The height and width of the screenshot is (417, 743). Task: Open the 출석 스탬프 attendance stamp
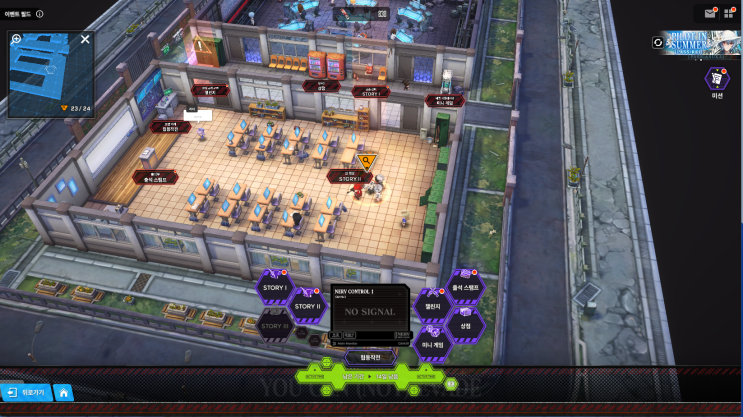click(466, 288)
